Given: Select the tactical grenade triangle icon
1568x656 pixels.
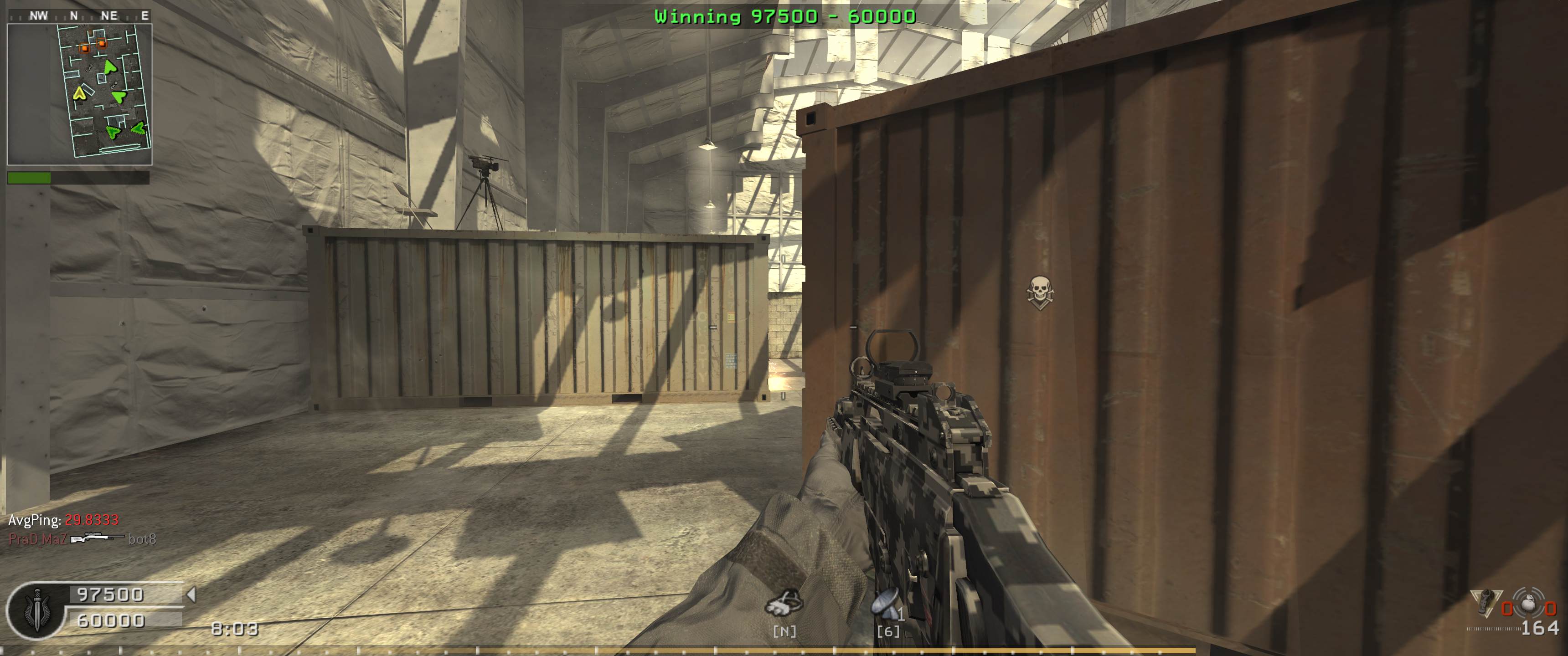Looking at the screenshot, I should [1485, 602].
